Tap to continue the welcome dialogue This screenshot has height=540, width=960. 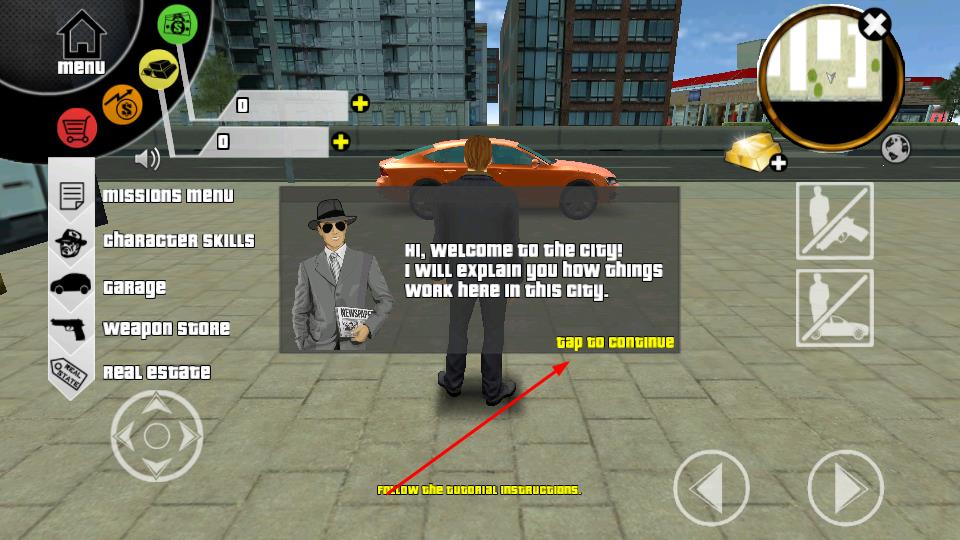point(615,343)
